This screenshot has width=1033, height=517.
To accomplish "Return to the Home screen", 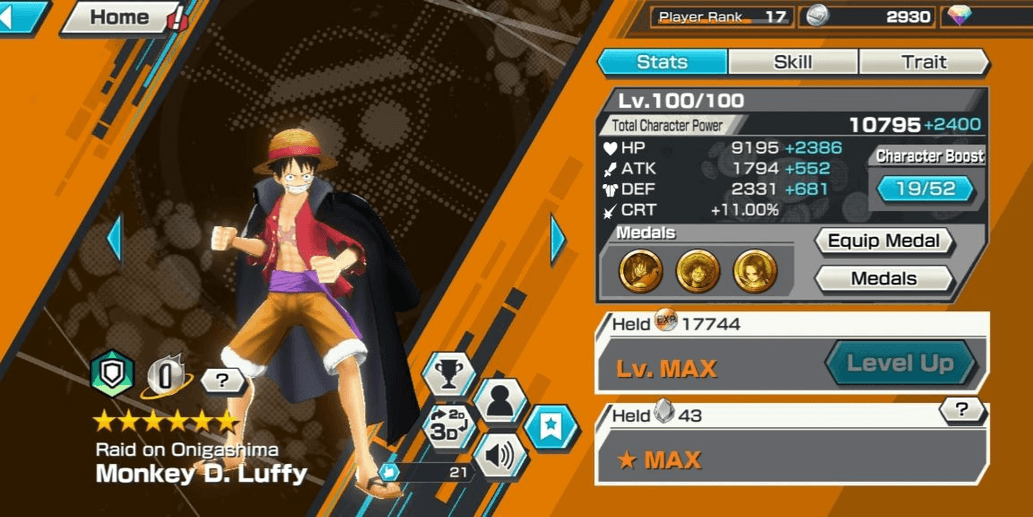I will pyautogui.click(x=119, y=17).
